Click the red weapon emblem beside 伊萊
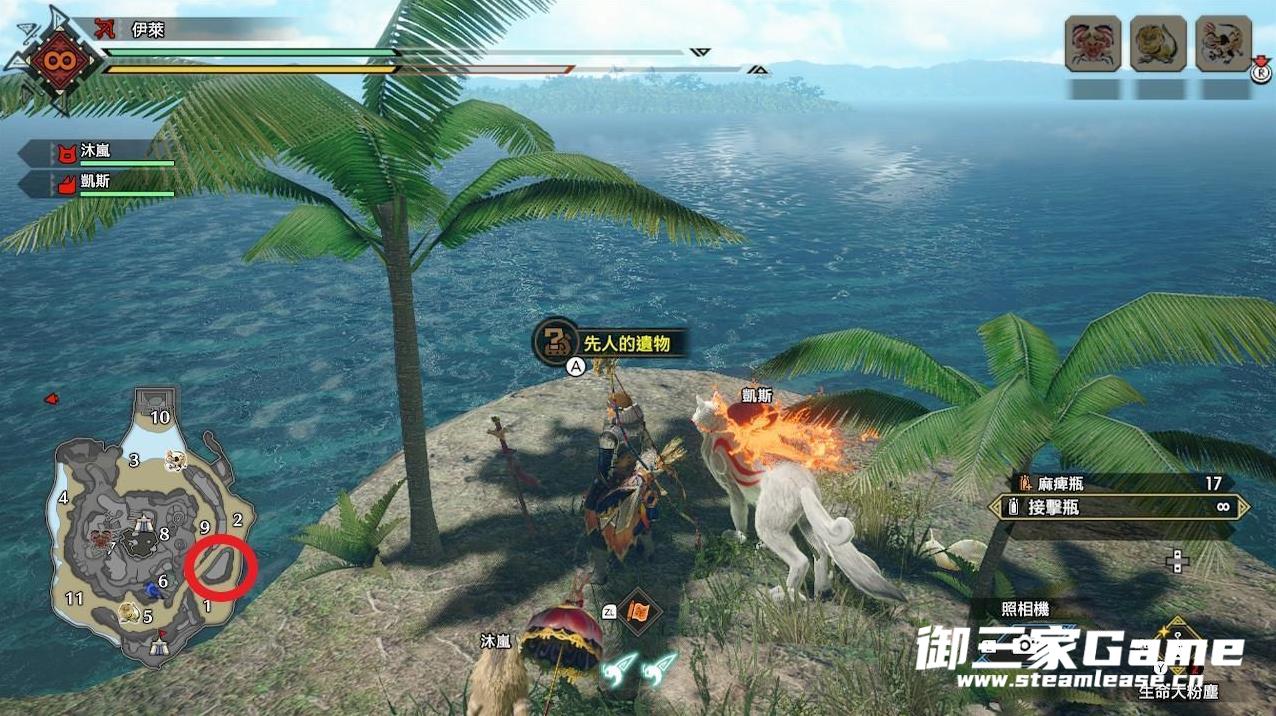The image size is (1276, 716). 51,60
